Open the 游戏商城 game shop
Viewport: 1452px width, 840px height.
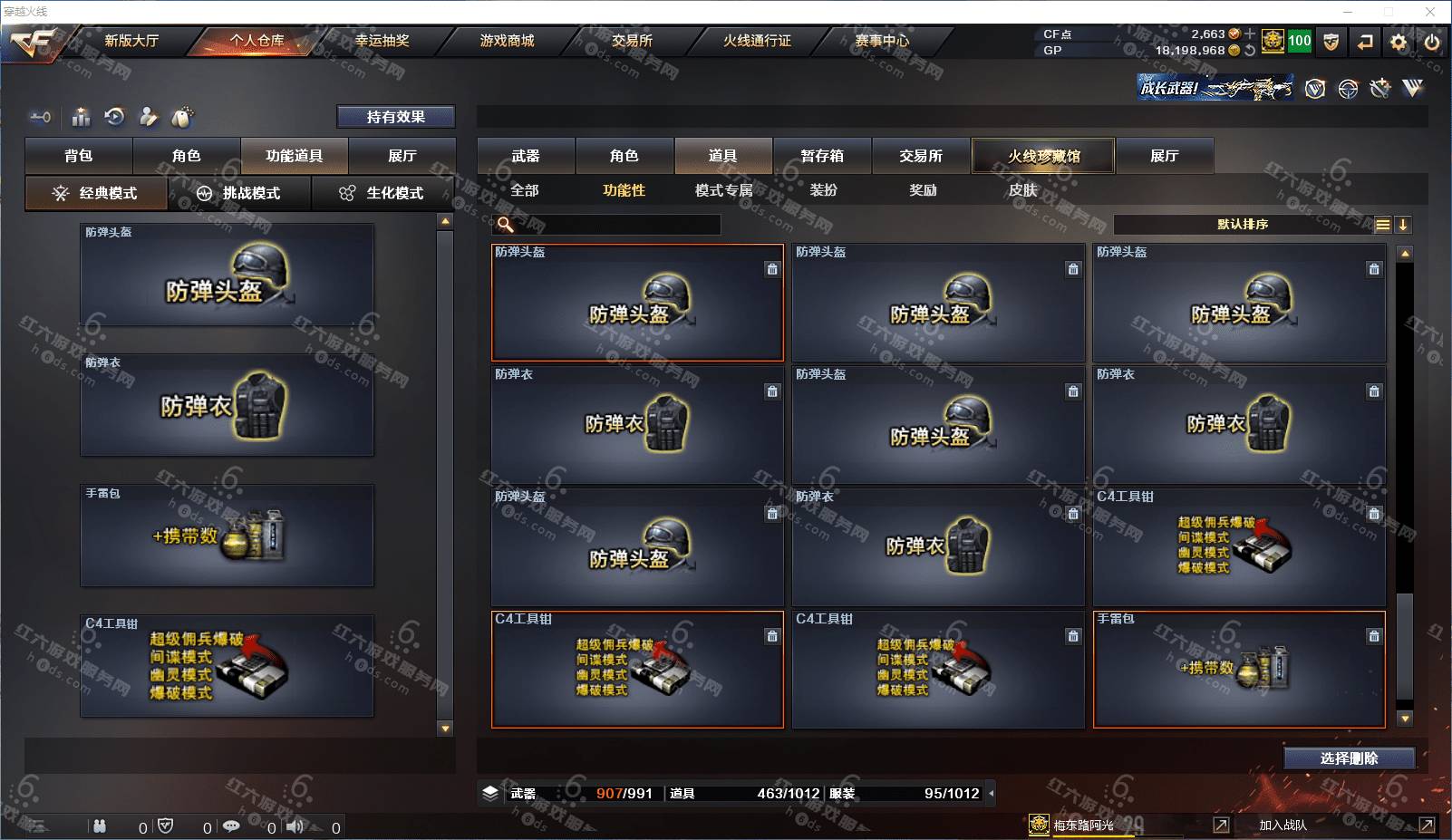point(507,41)
